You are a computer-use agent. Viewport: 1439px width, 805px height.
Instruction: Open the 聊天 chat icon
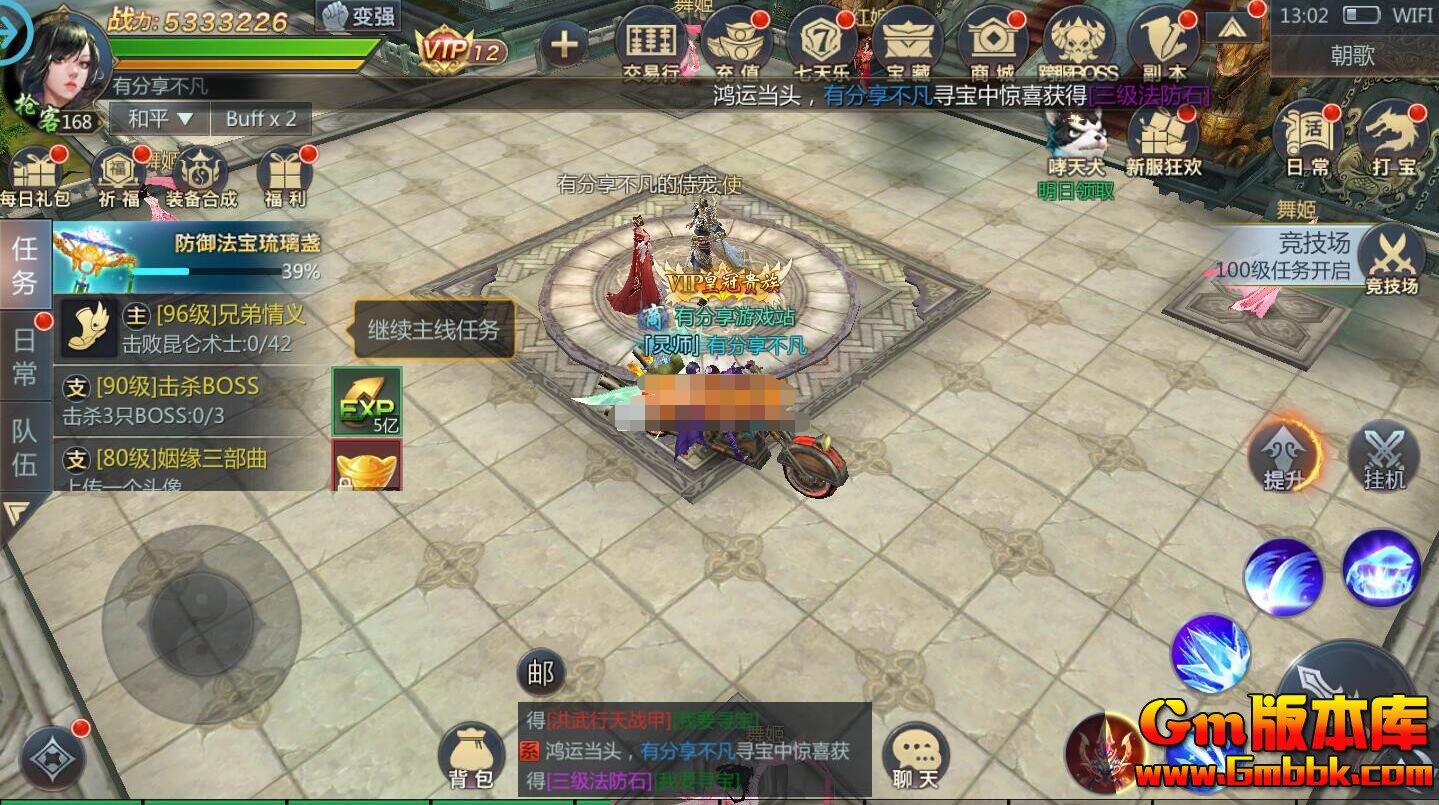click(913, 755)
